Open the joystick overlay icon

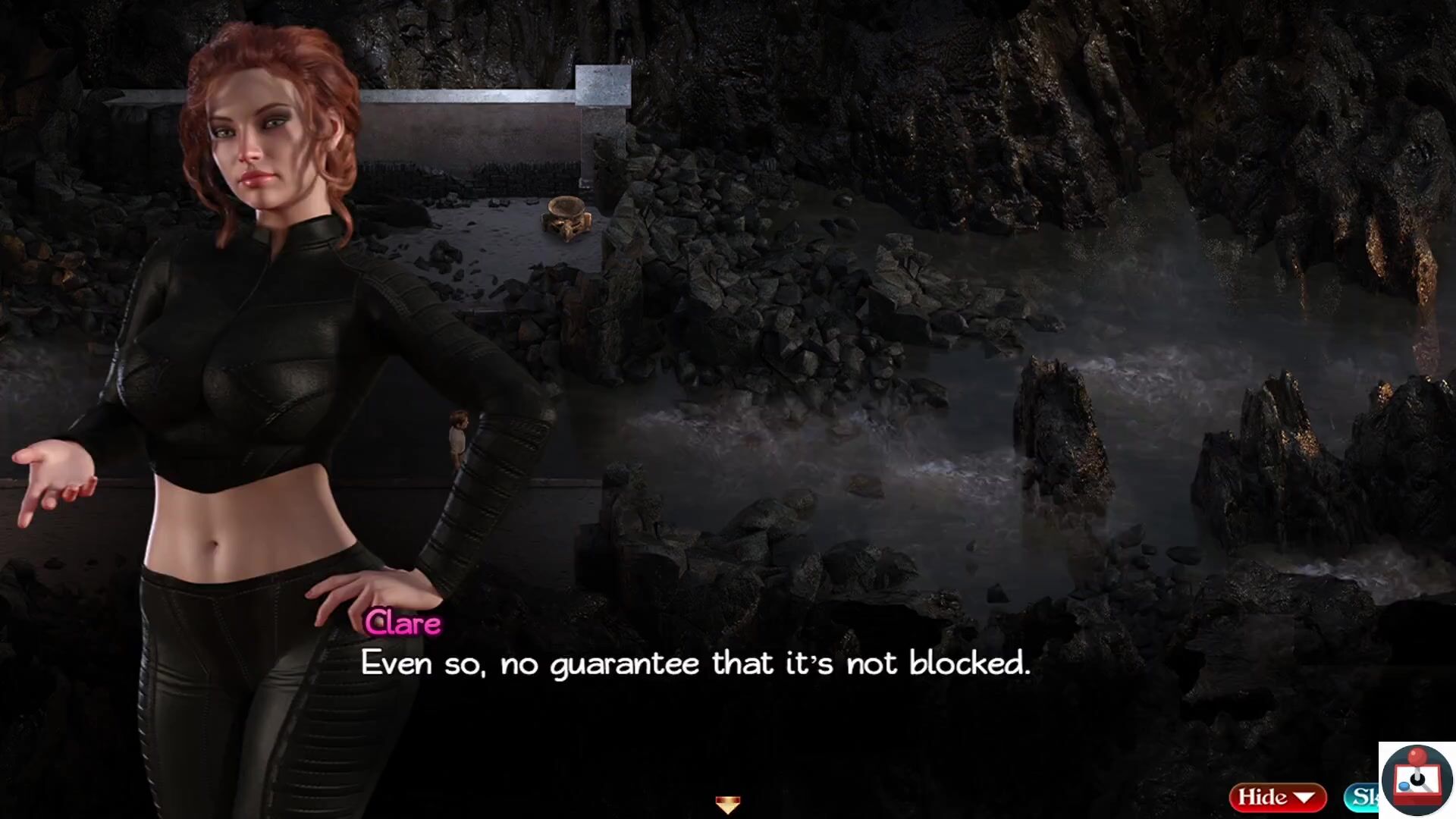pos(1417,780)
